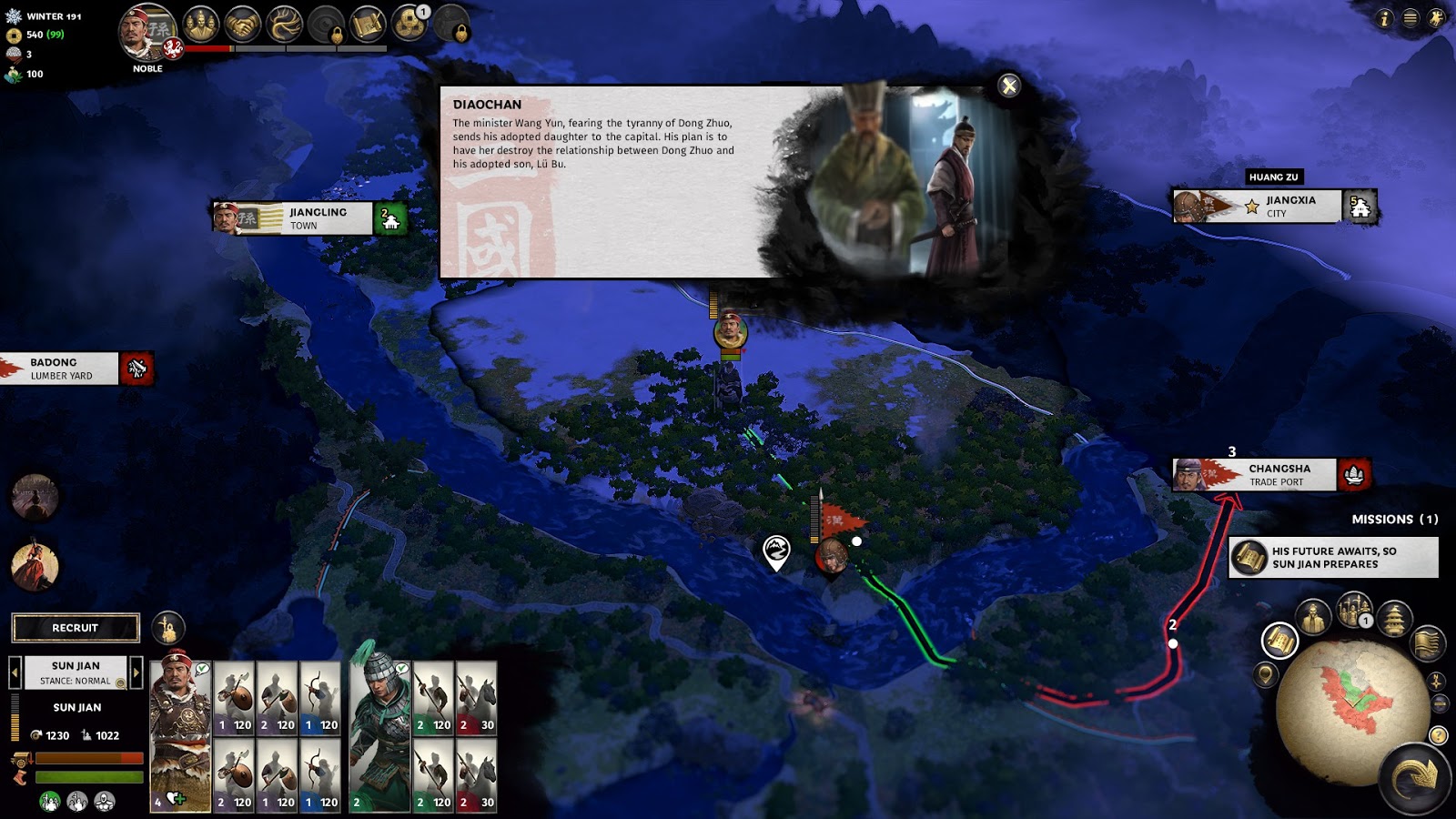Close the Diaochan event popup

(1008, 86)
